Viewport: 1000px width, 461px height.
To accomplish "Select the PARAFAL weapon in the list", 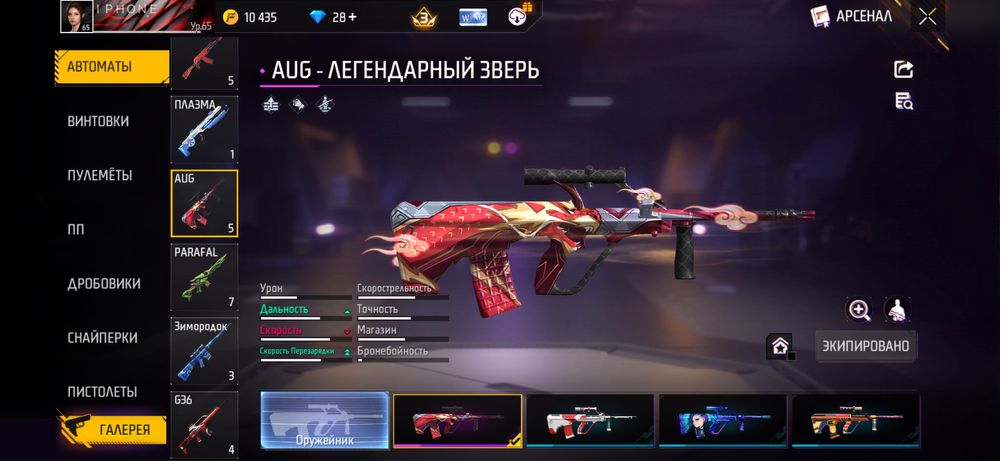I will 205,278.
